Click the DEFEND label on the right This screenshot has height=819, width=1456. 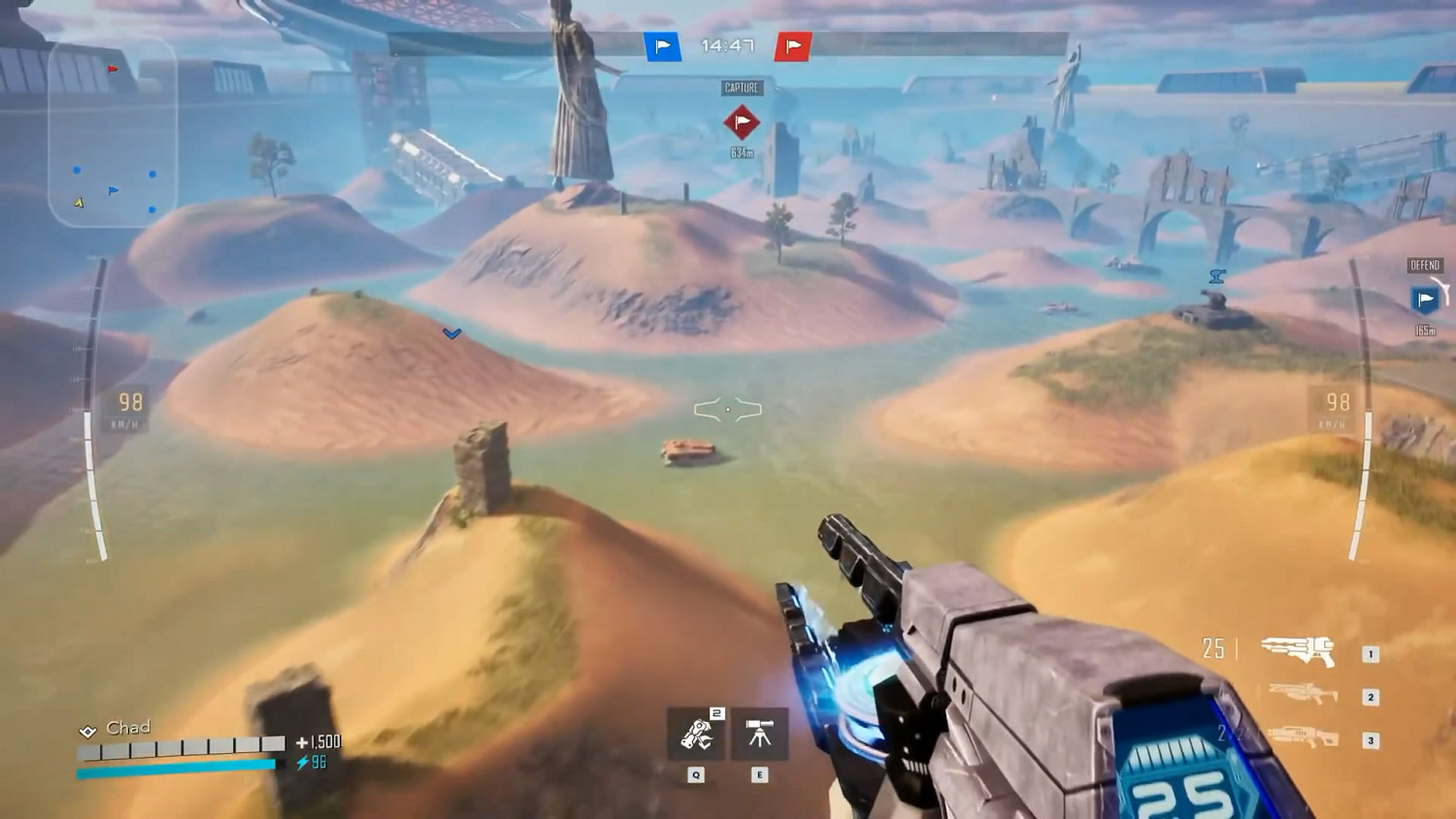(x=1423, y=264)
